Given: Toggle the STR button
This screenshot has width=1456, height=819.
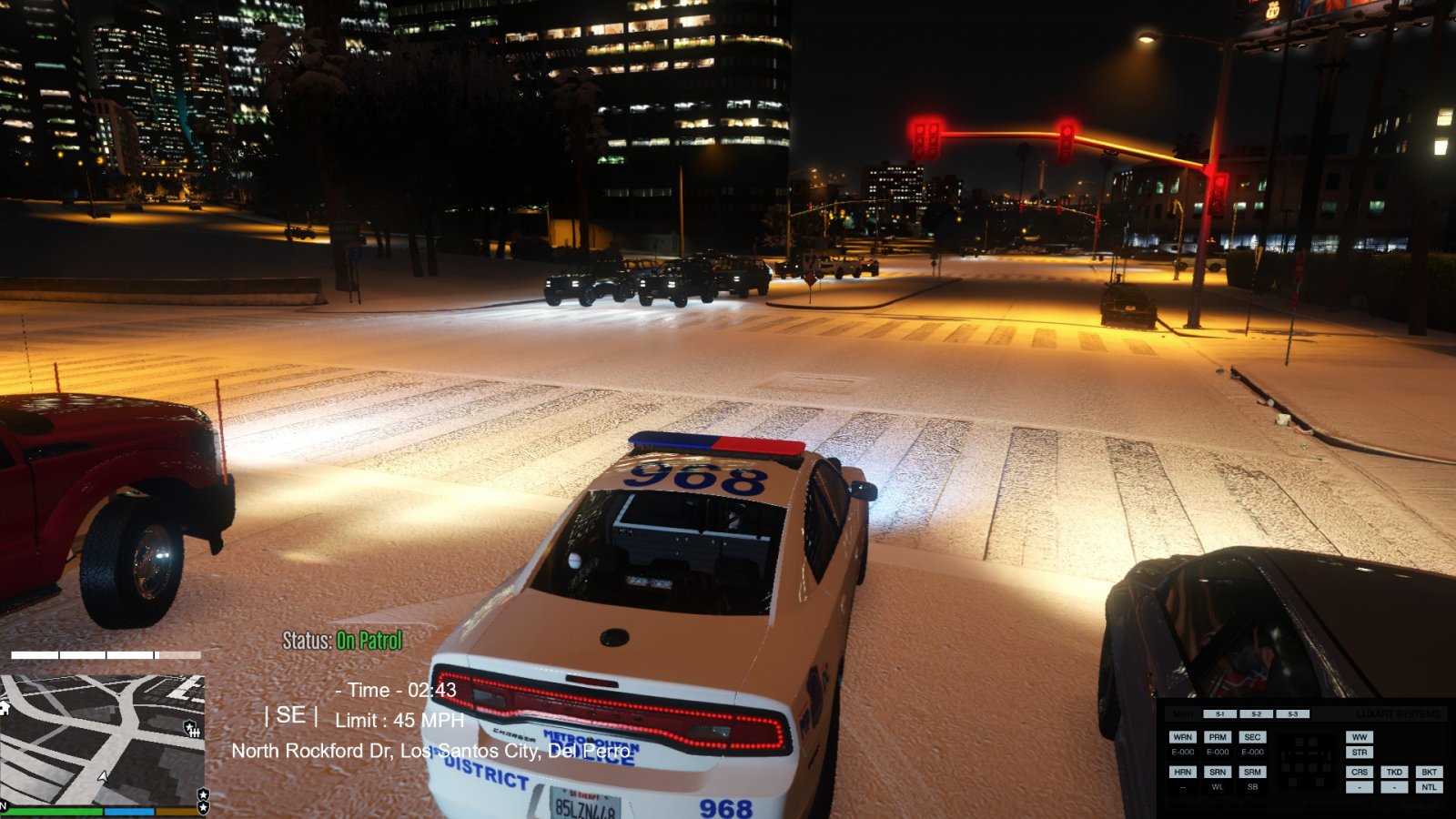Looking at the screenshot, I should tap(1360, 753).
